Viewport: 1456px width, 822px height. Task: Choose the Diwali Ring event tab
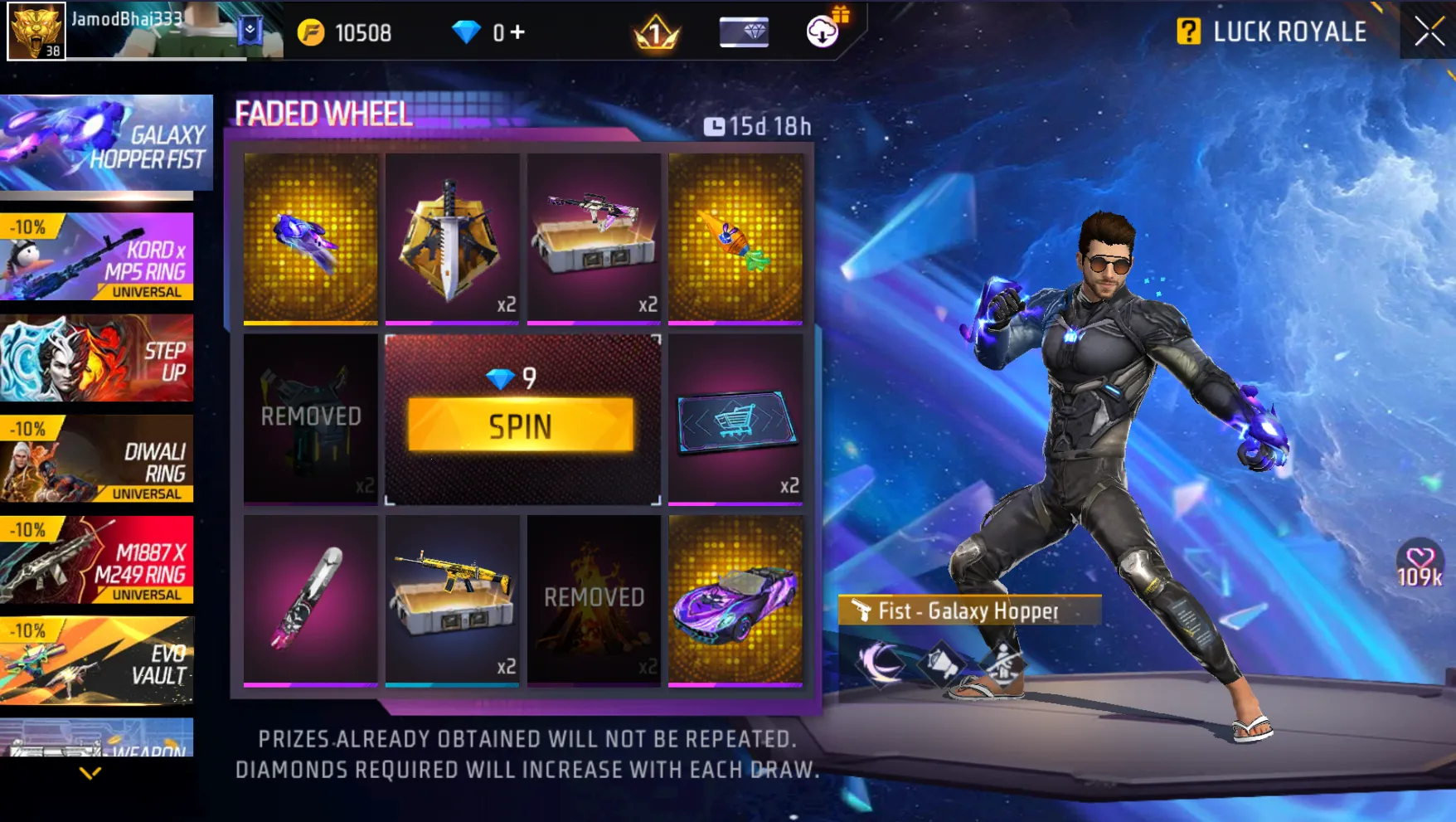point(97,460)
